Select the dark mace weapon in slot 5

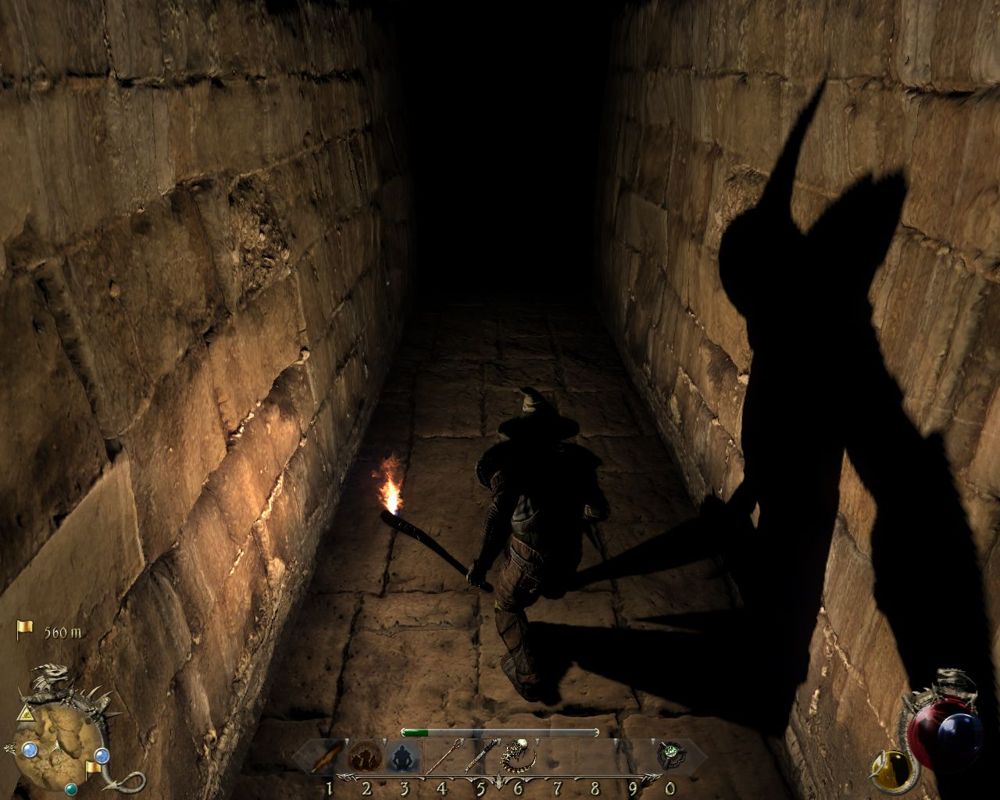point(480,757)
